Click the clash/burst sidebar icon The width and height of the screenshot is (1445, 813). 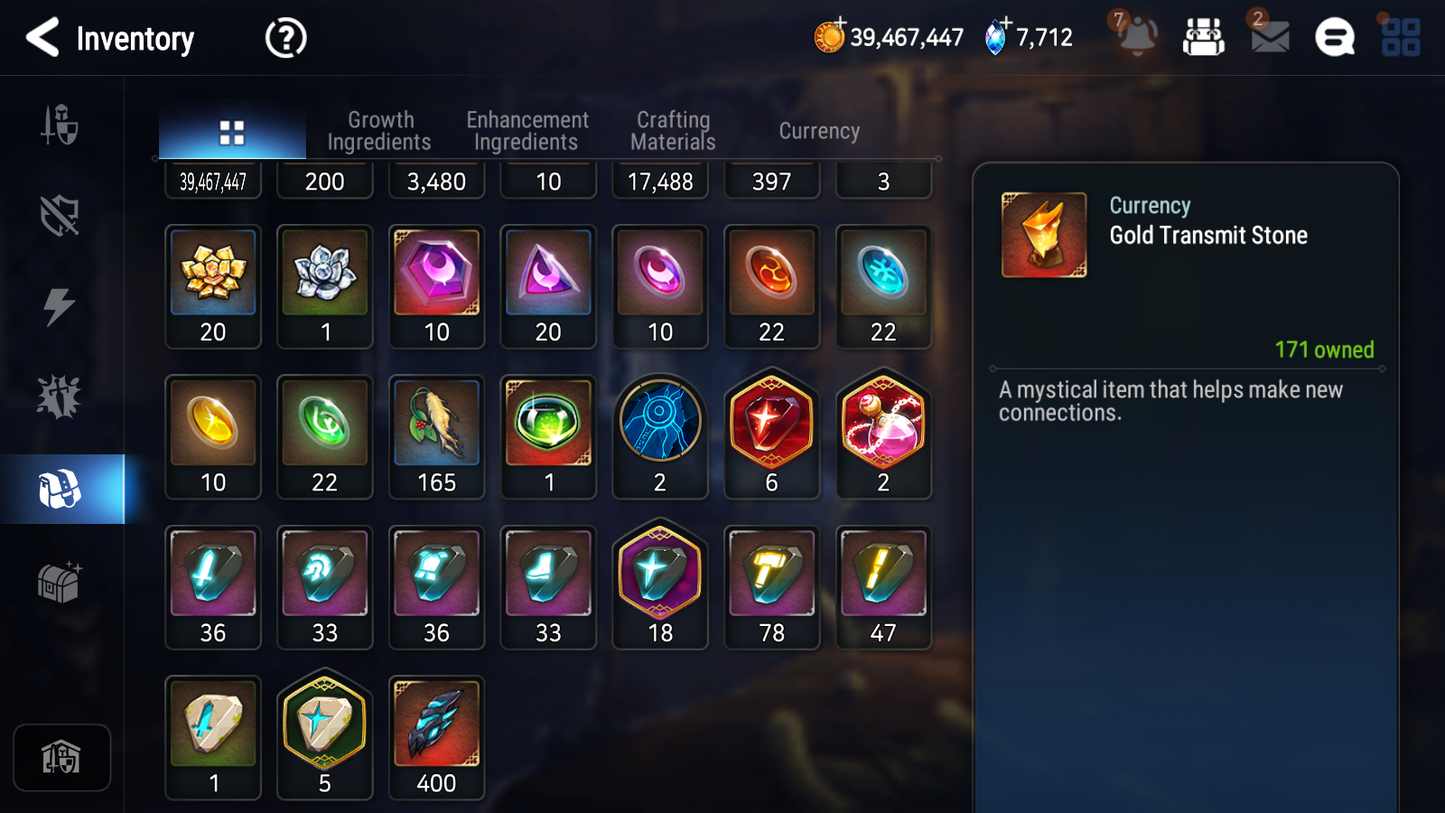pos(60,394)
